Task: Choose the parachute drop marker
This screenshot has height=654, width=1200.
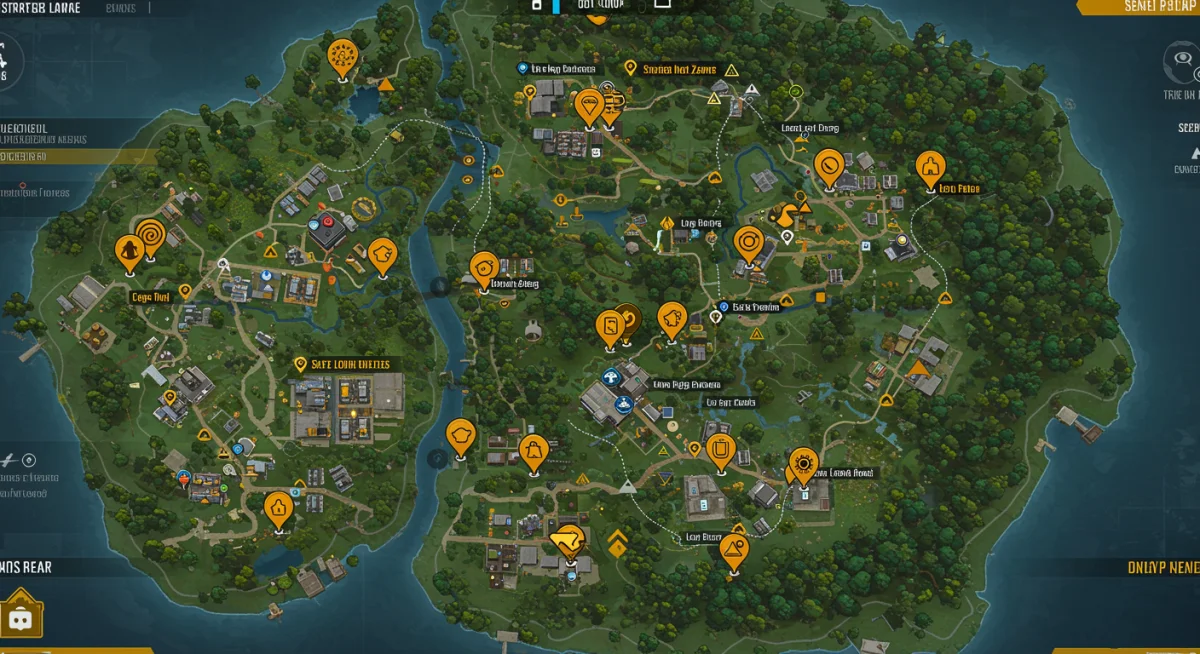Action: pyautogui.click(x=590, y=105)
